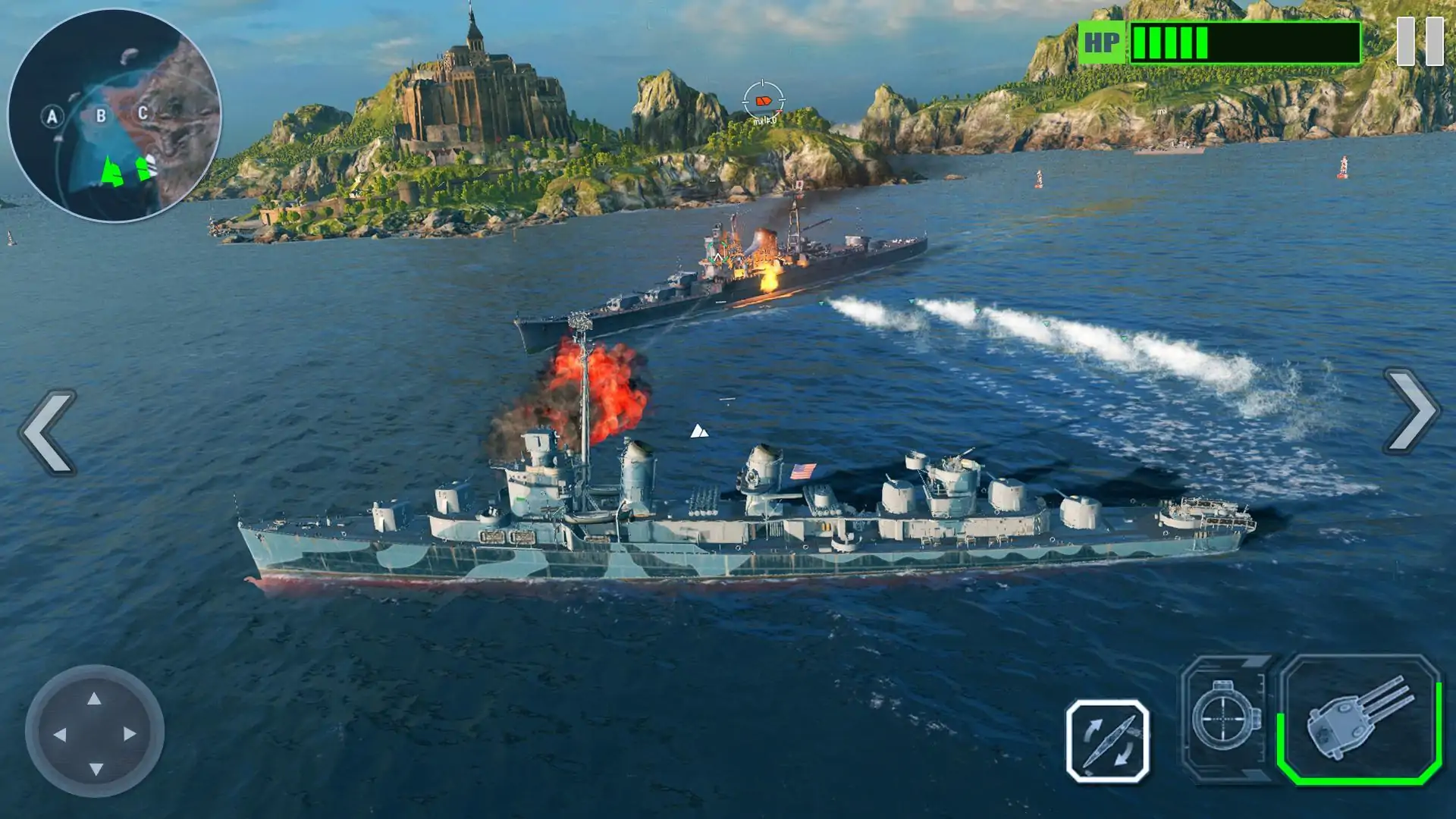Steer left on the directional pad
Viewport: 1456px width, 819px height.
click(x=59, y=734)
